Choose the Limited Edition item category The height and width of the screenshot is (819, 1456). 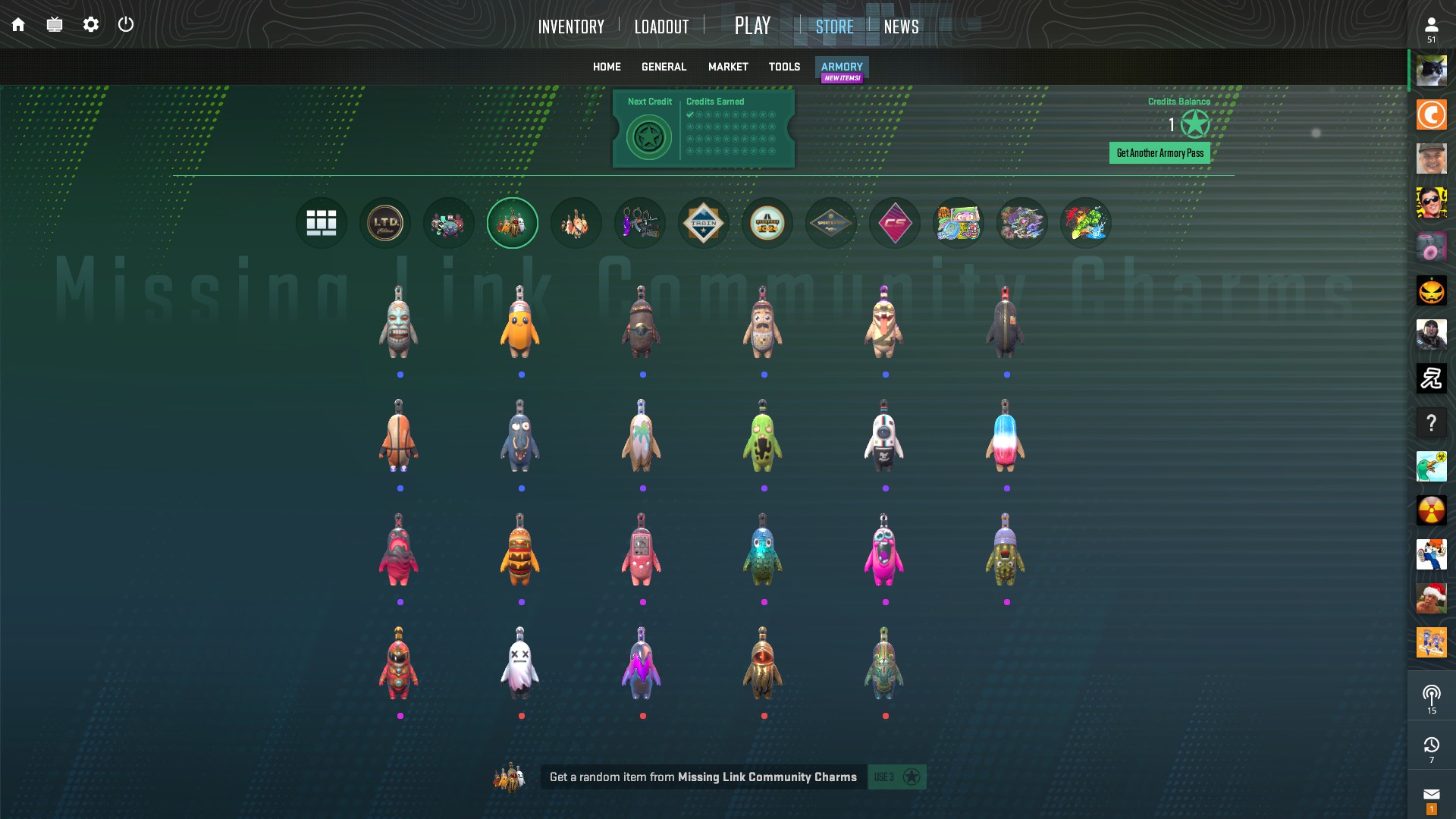385,223
